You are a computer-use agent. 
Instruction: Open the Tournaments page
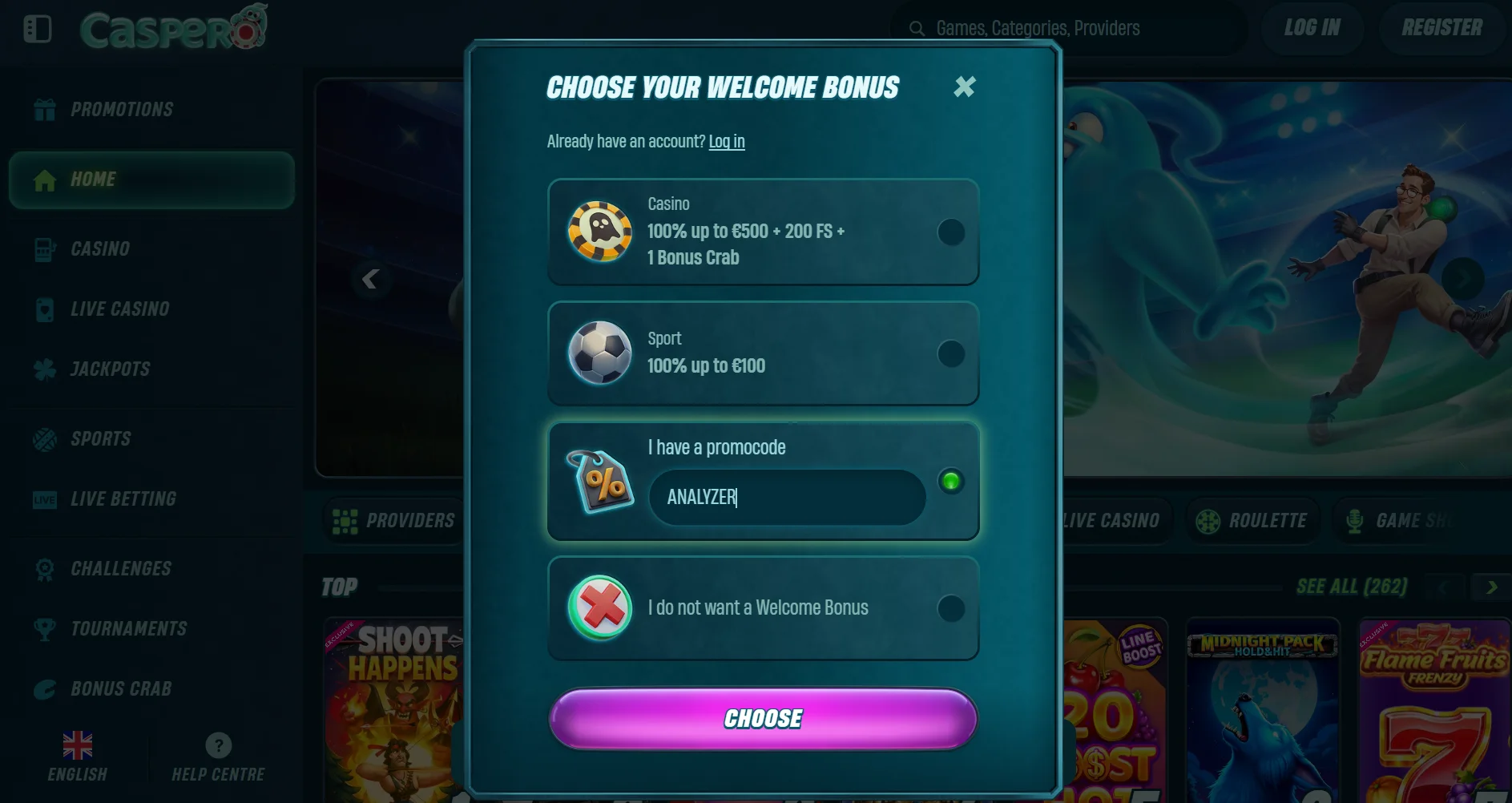coord(128,629)
